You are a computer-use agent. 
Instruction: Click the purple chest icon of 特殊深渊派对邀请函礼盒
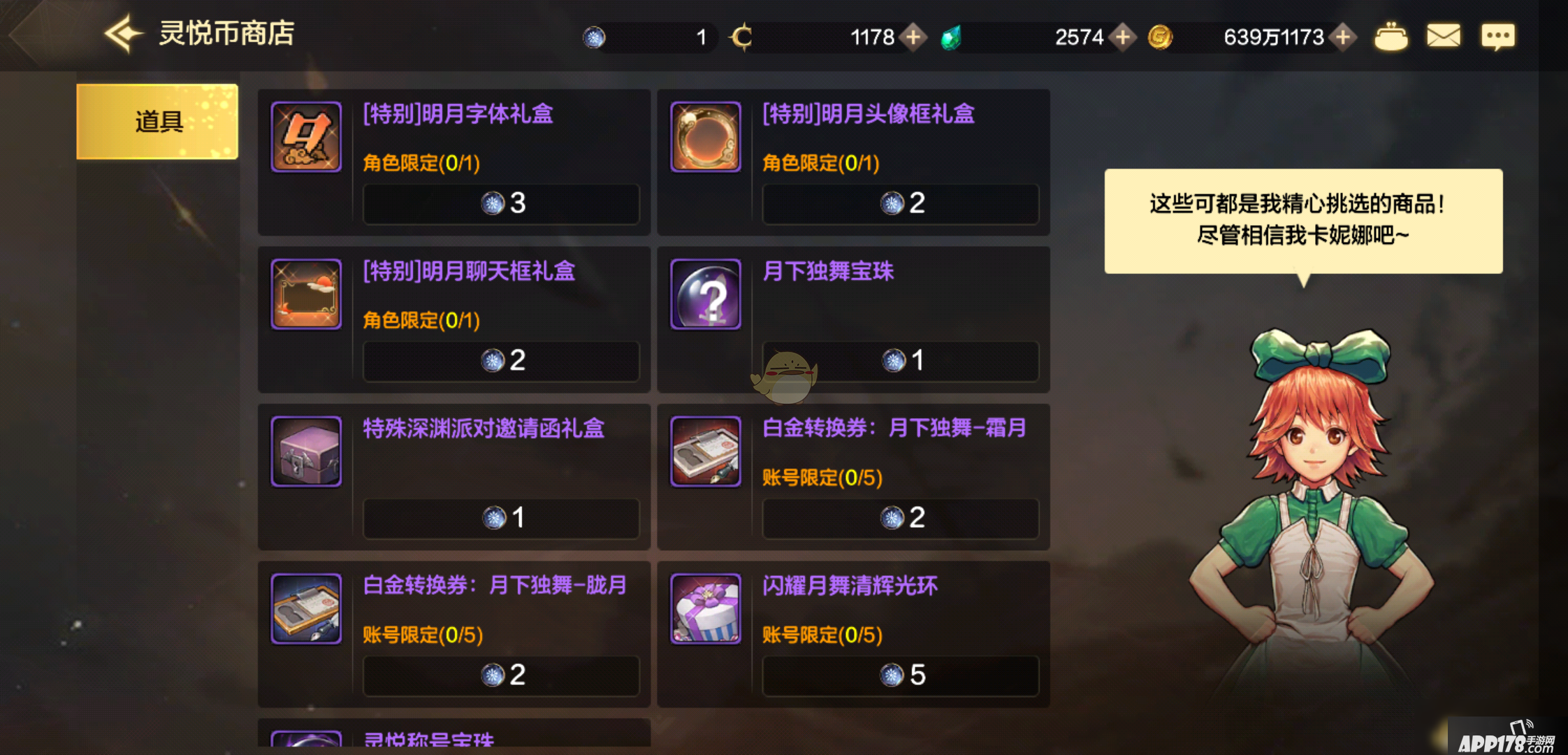coord(306,452)
